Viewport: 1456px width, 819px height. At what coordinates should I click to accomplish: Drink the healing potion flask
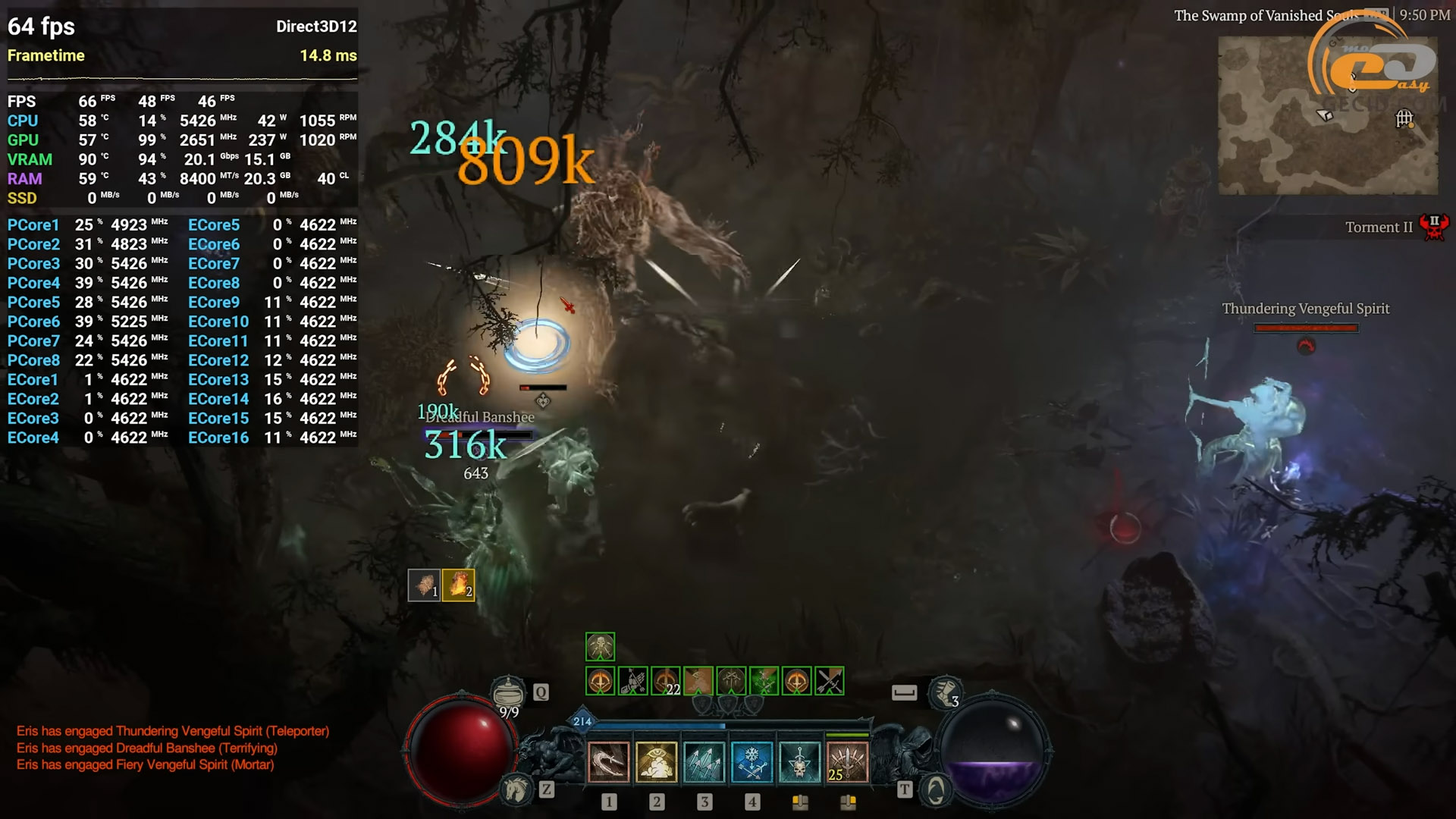click(508, 693)
